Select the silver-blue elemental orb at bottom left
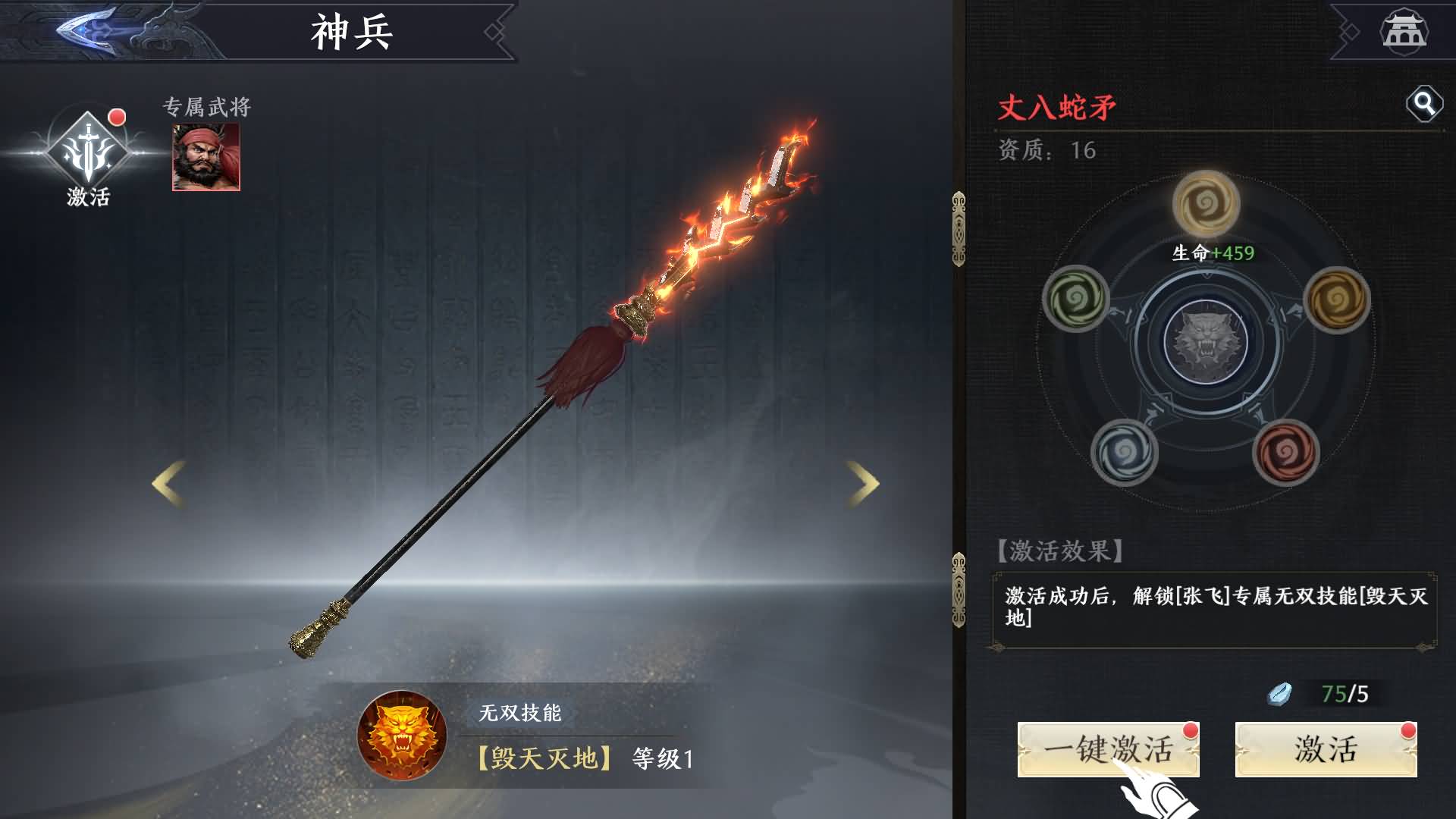The width and height of the screenshot is (1456, 819). coord(1125,453)
